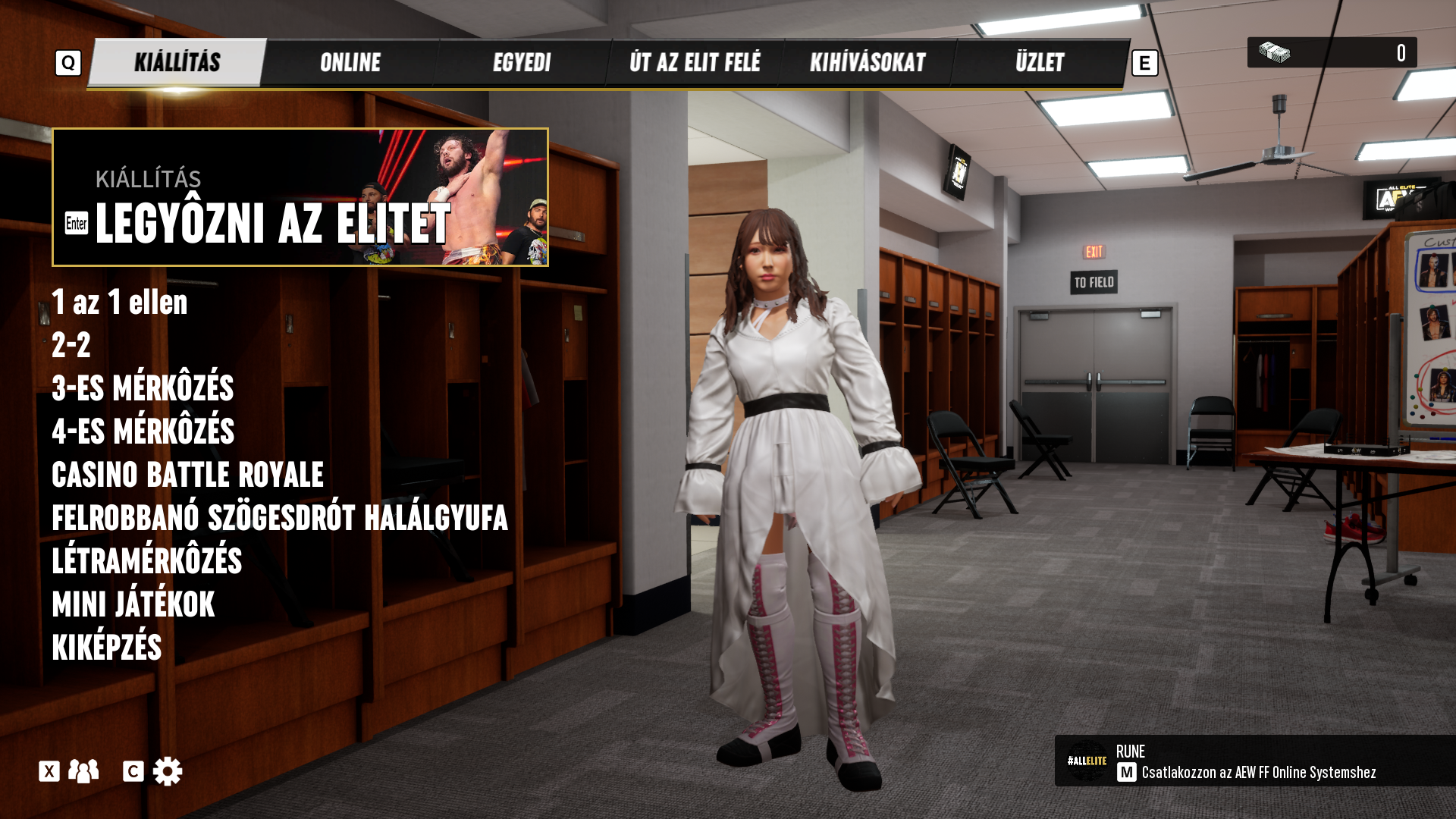This screenshot has height=819, width=1456.
Task: Pick the 3-ES MÉRKÔZÉS option
Action: pyautogui.click(x=143, y=388)
